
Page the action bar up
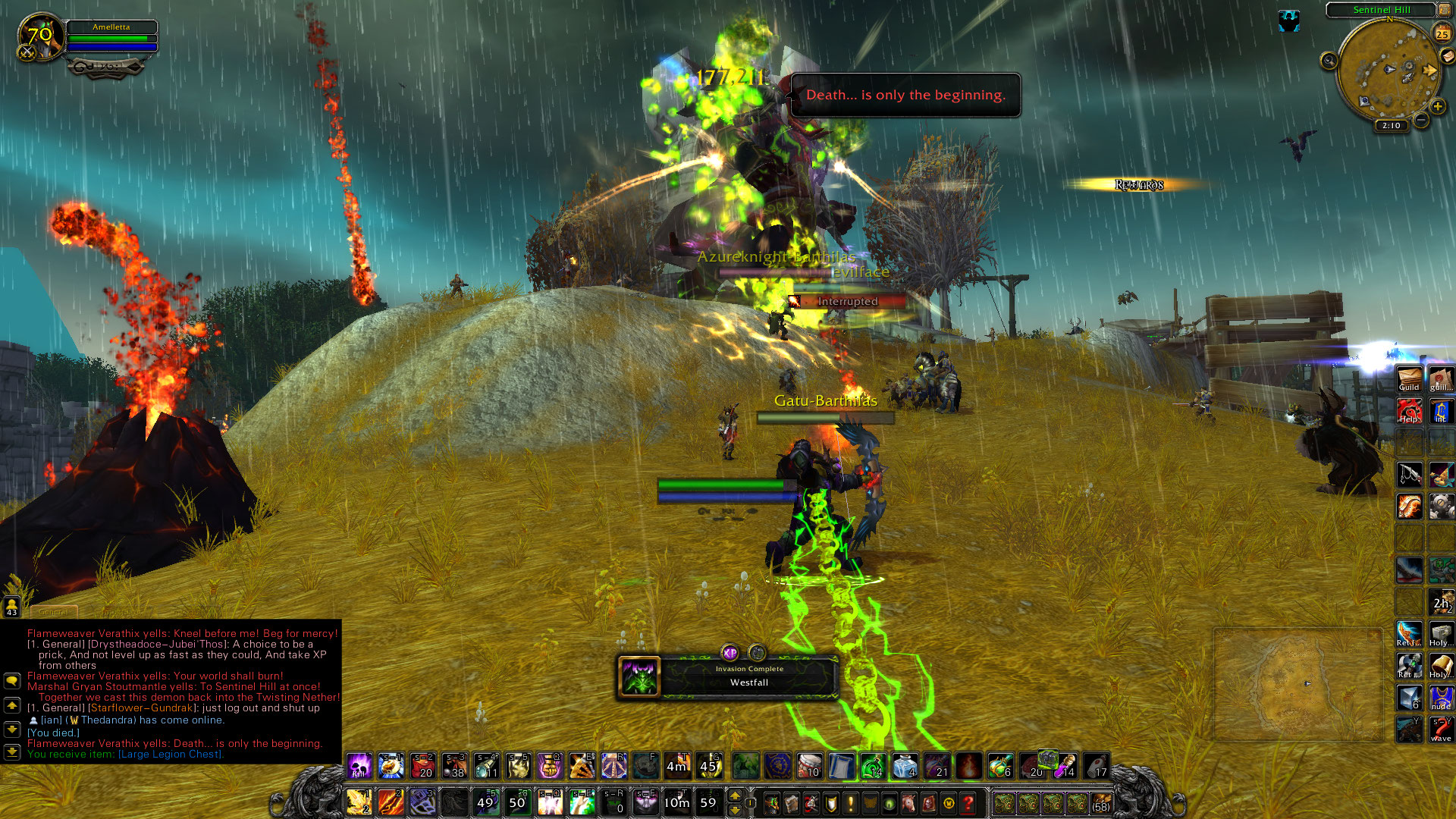734,795
